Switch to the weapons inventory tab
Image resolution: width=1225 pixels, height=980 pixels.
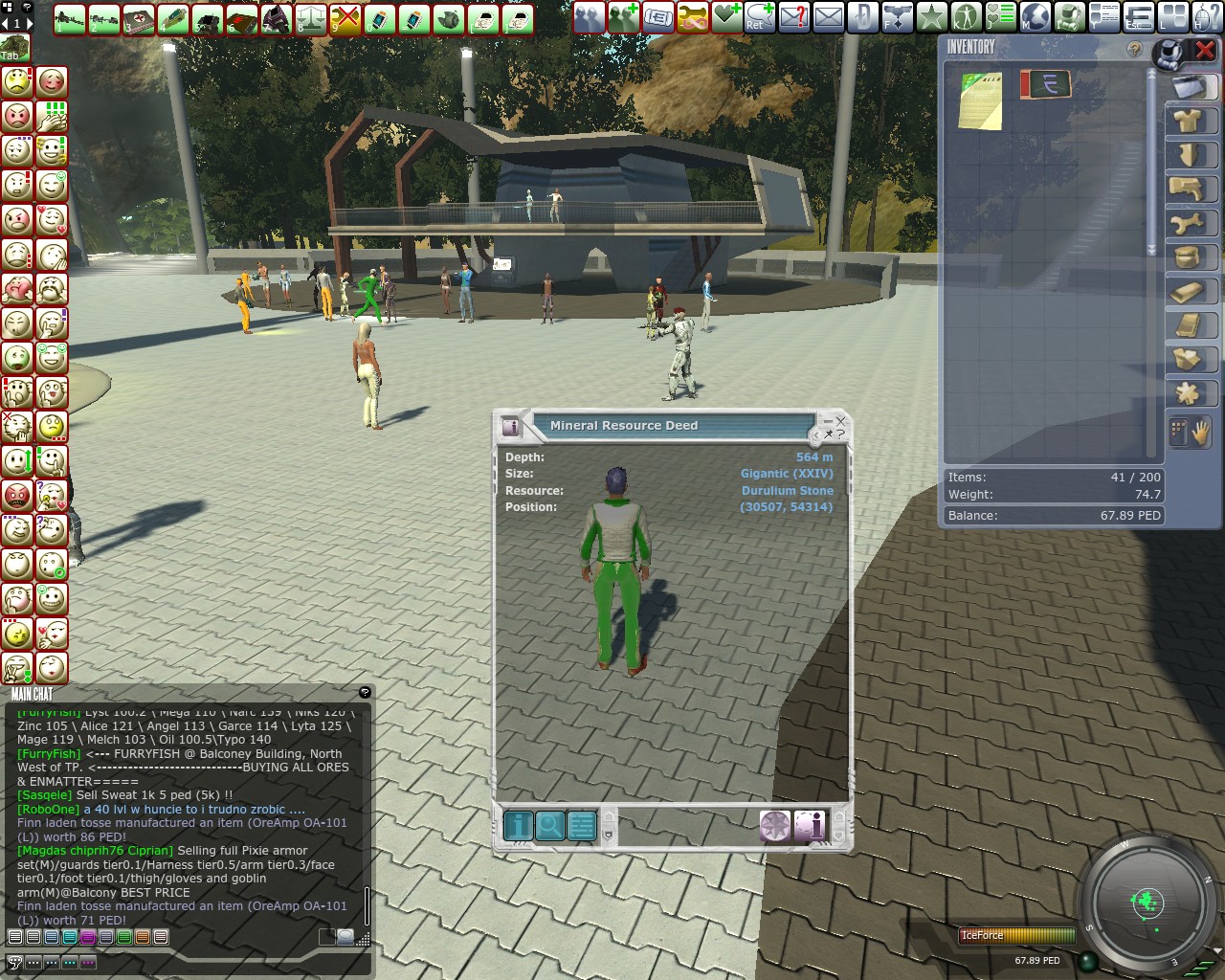click(x=1188, y=189)
